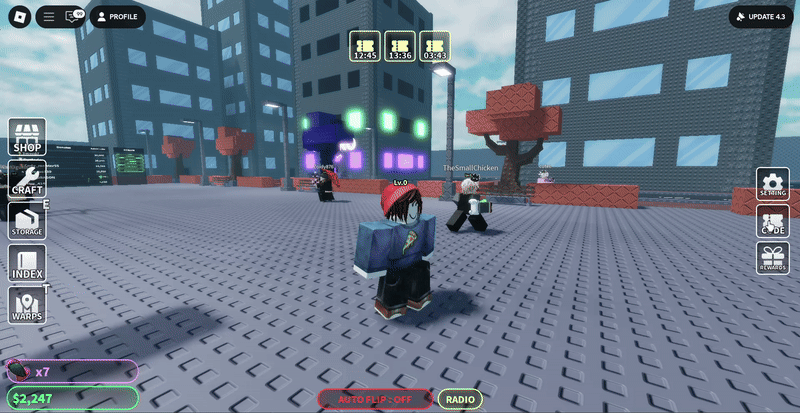The image size is (800, 413).
Task: Open the Roblox logo menu
Action: coord(17,17)
